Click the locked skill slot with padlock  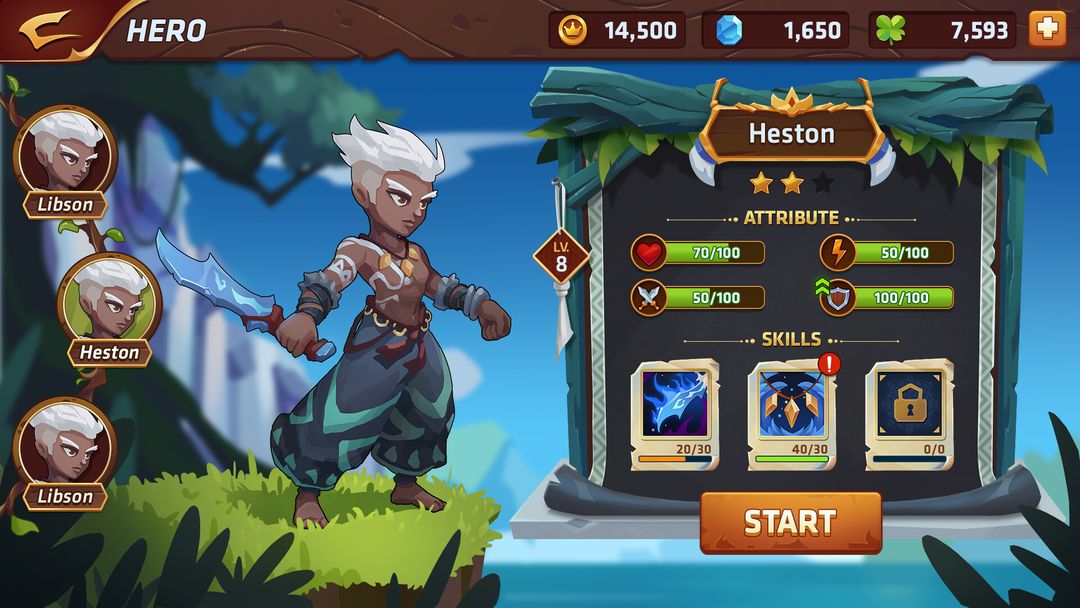(x=909, y=412)
